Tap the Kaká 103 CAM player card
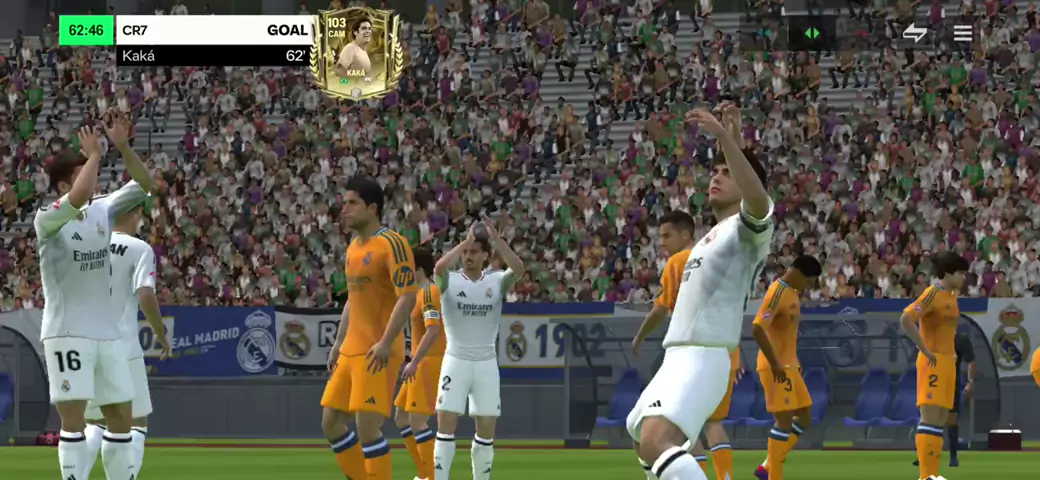 click(356, 53)
